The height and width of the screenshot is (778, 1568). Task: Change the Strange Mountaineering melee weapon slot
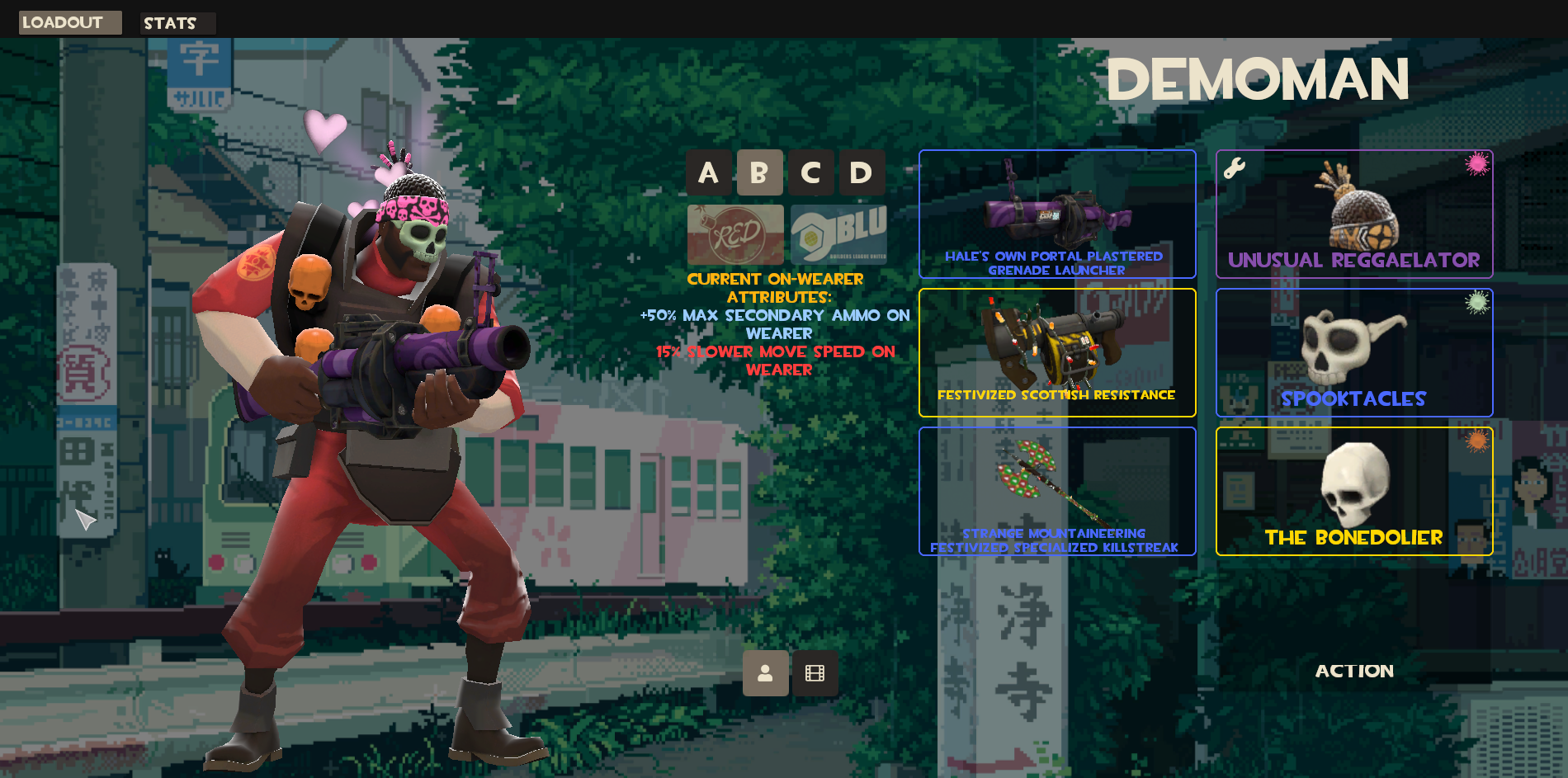1056,491
